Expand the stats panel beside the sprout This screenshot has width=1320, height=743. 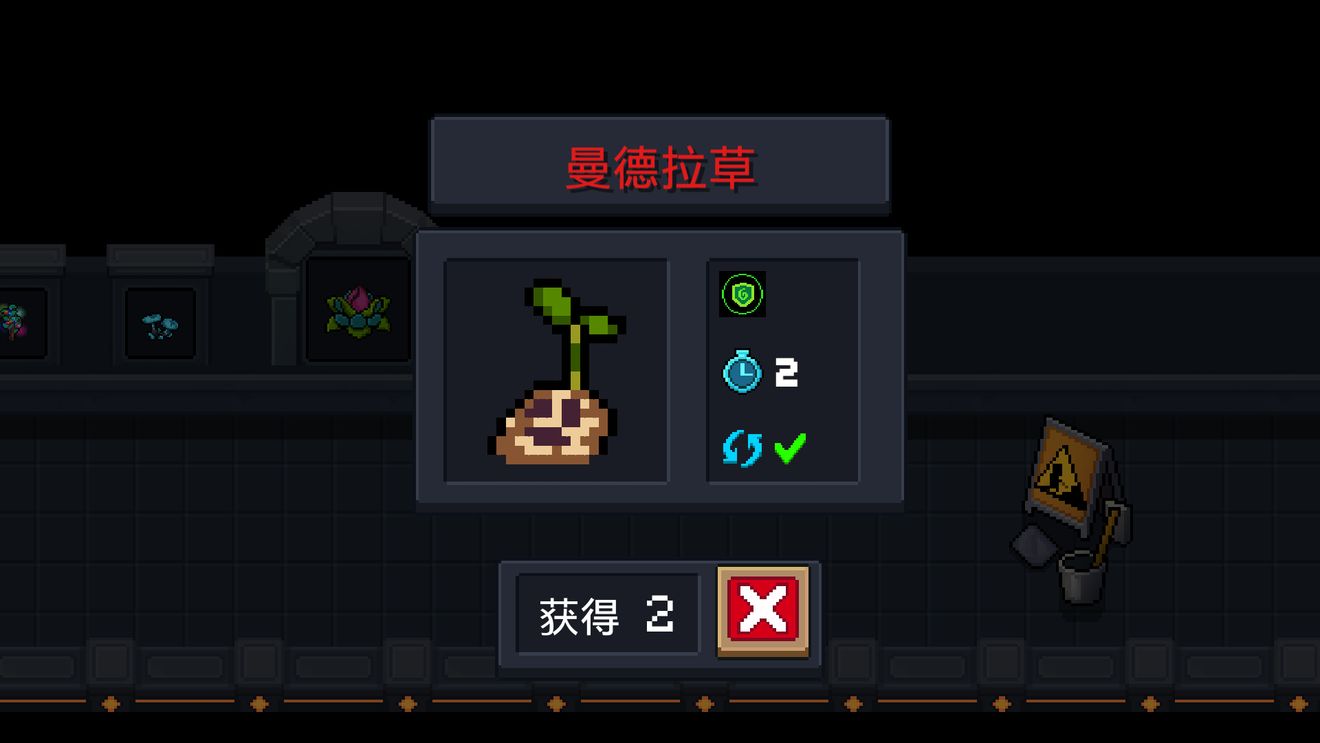(783, 372)
